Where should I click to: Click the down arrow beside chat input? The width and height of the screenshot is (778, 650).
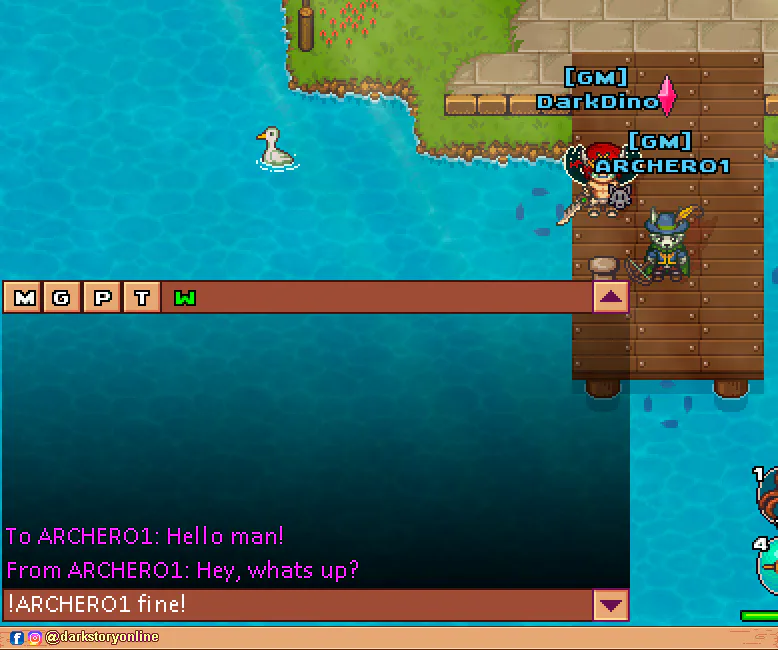click(610, 604)
